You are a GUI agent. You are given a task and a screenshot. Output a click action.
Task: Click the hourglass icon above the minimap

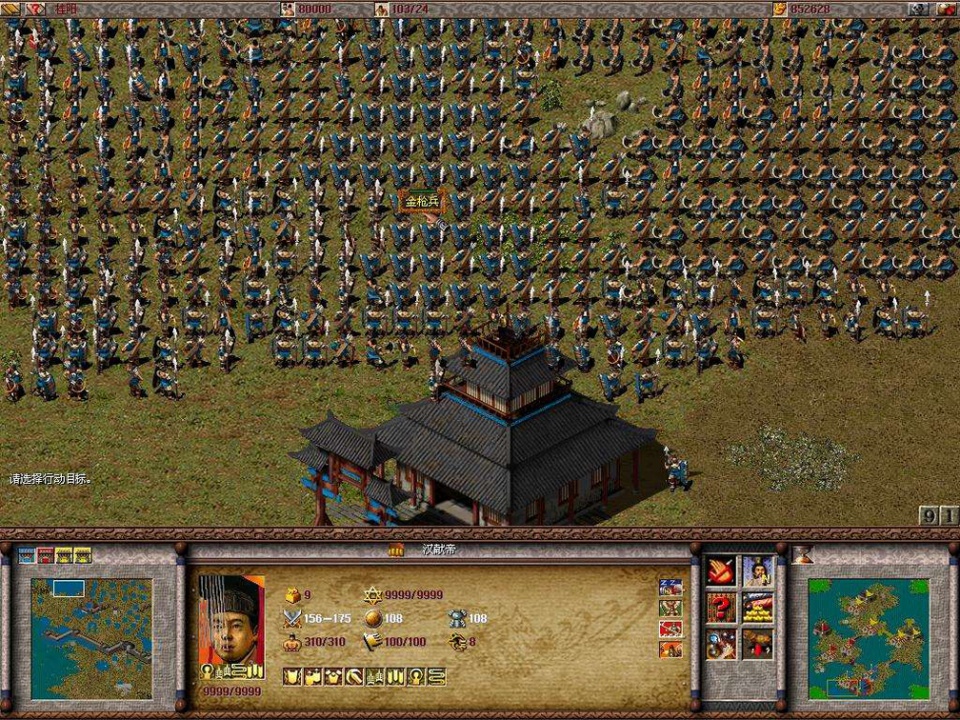(802, 556)
